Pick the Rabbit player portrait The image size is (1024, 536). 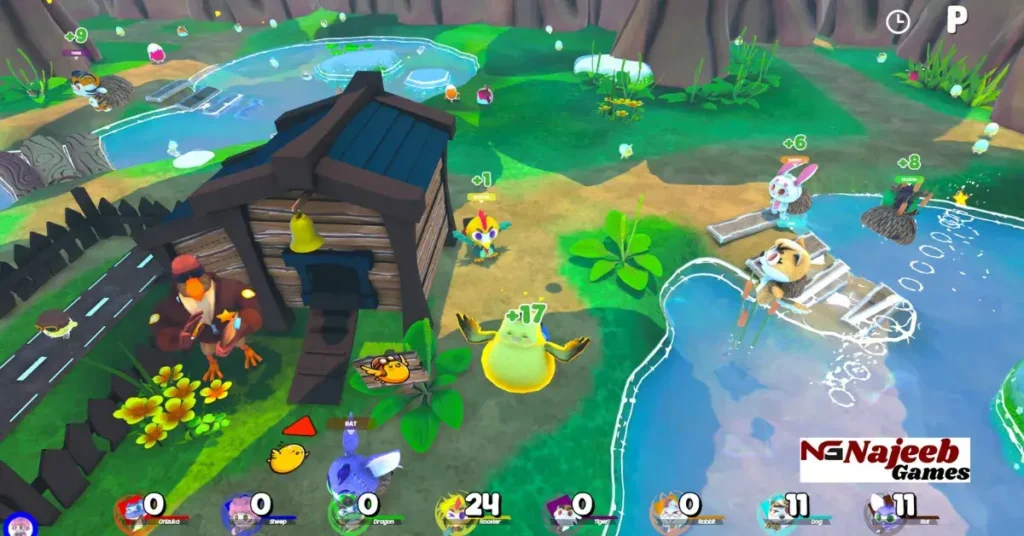pos(669,512)
